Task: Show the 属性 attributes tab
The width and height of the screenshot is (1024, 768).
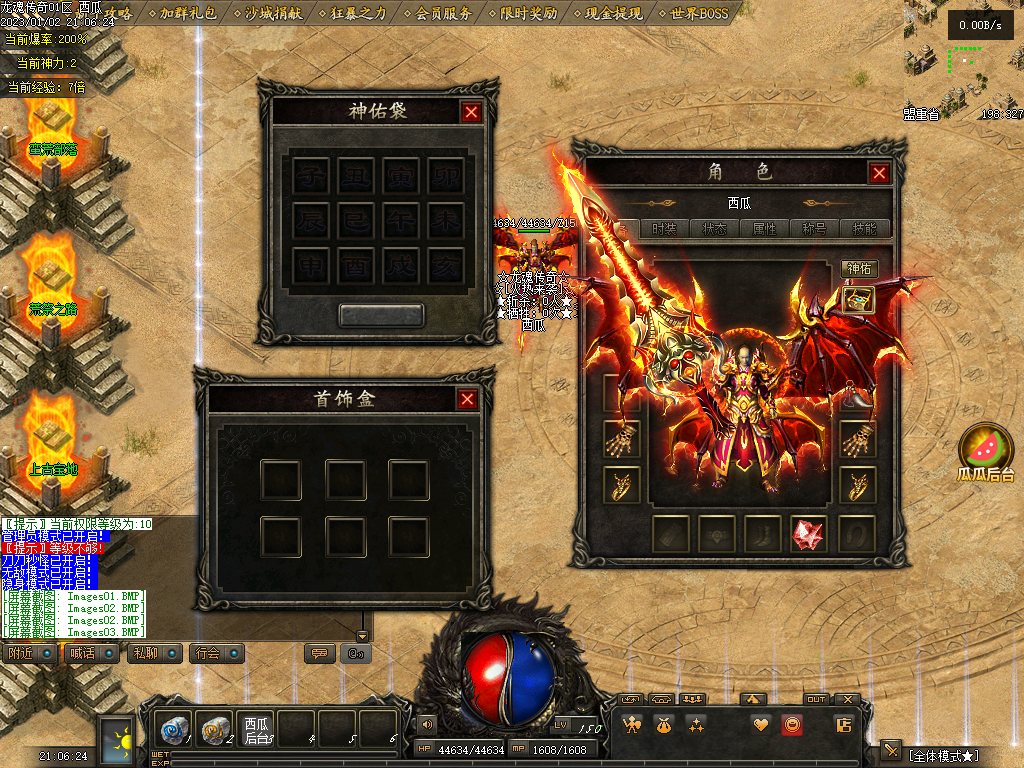Action: (x=764, y=229)
